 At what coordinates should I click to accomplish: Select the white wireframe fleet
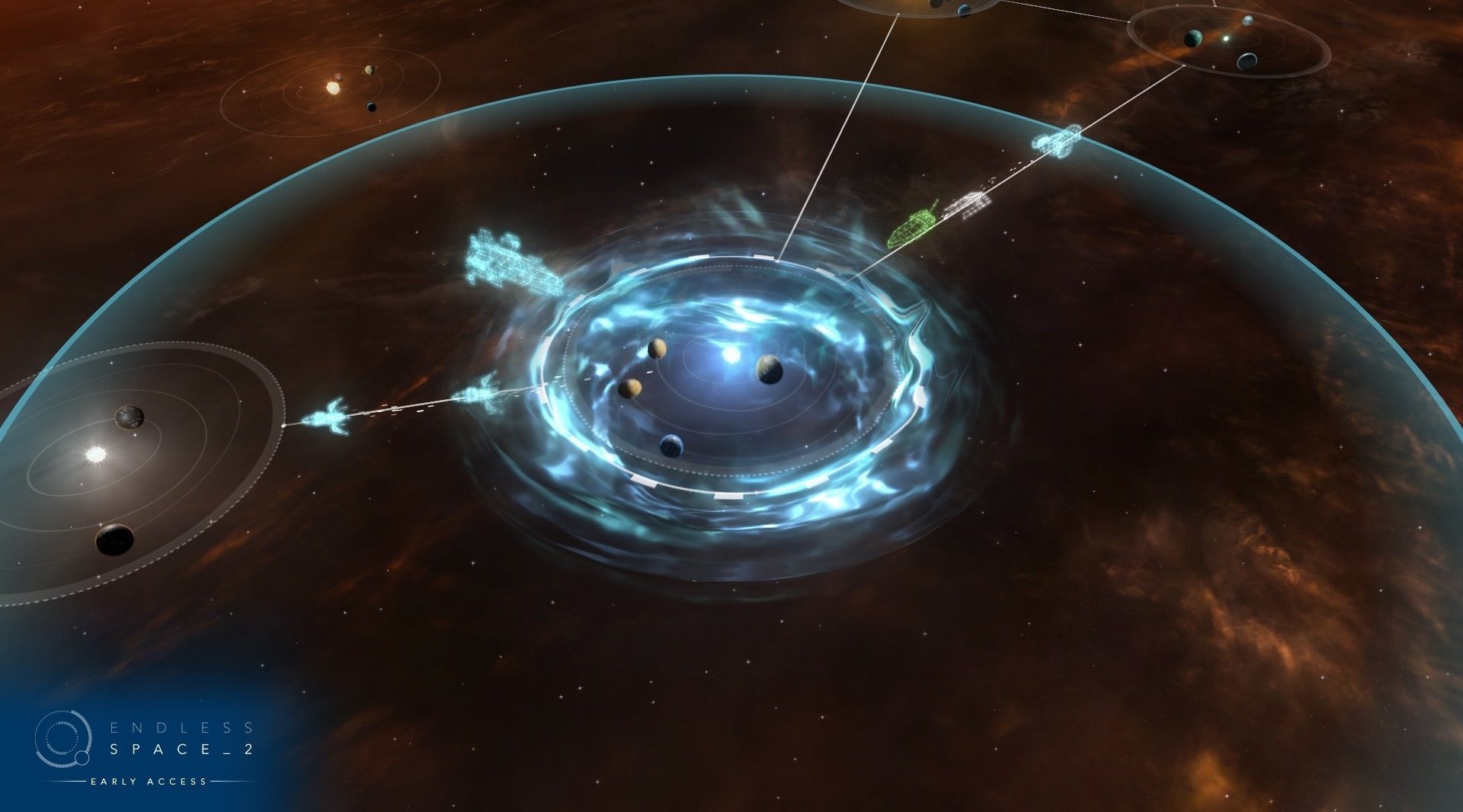click(x=968, y=204)
